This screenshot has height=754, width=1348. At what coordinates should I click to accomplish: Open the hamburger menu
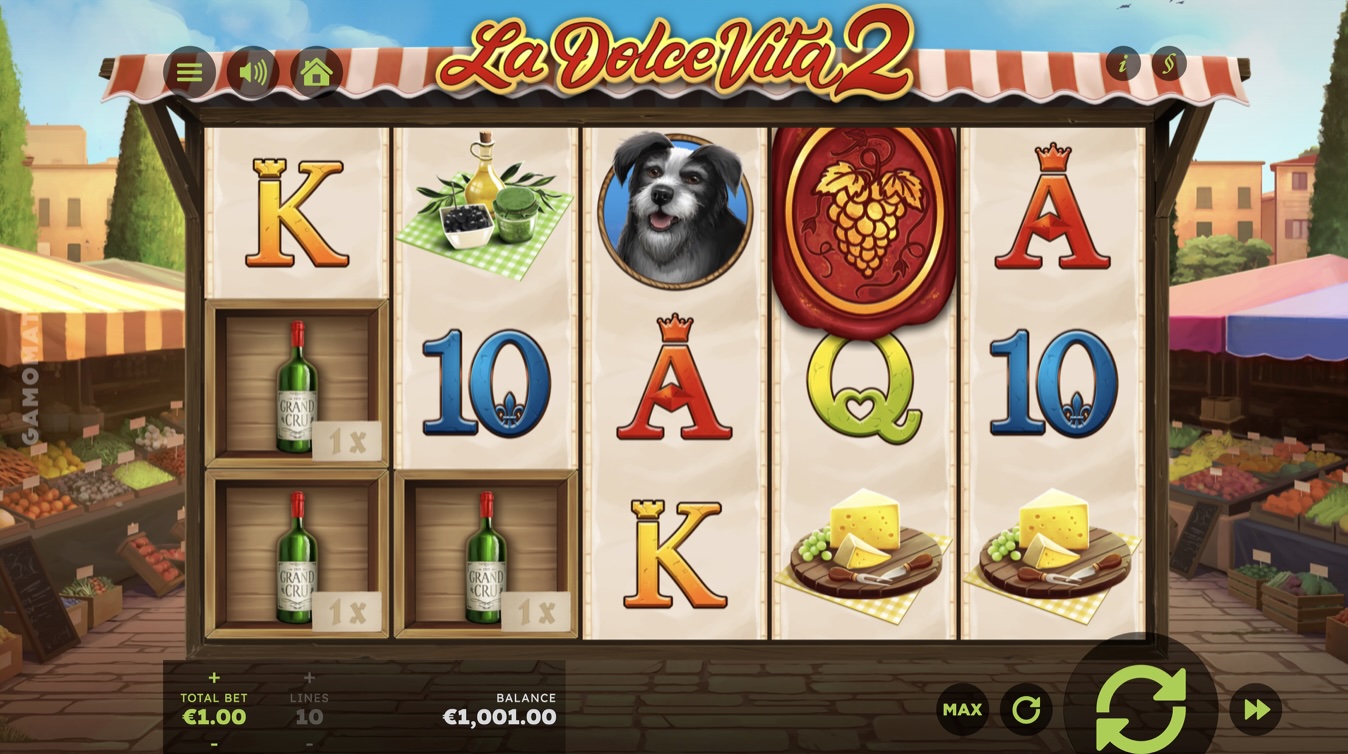(189, 72)
